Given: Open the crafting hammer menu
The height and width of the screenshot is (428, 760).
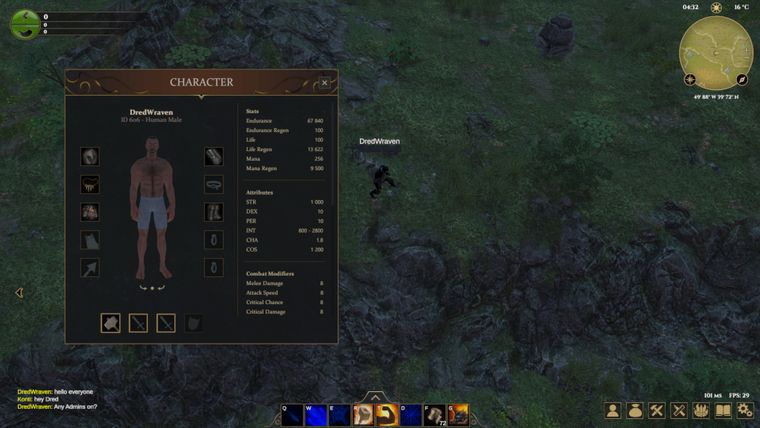Looking at the screenshot, I should pyautogui.click(x=657, y=410).
